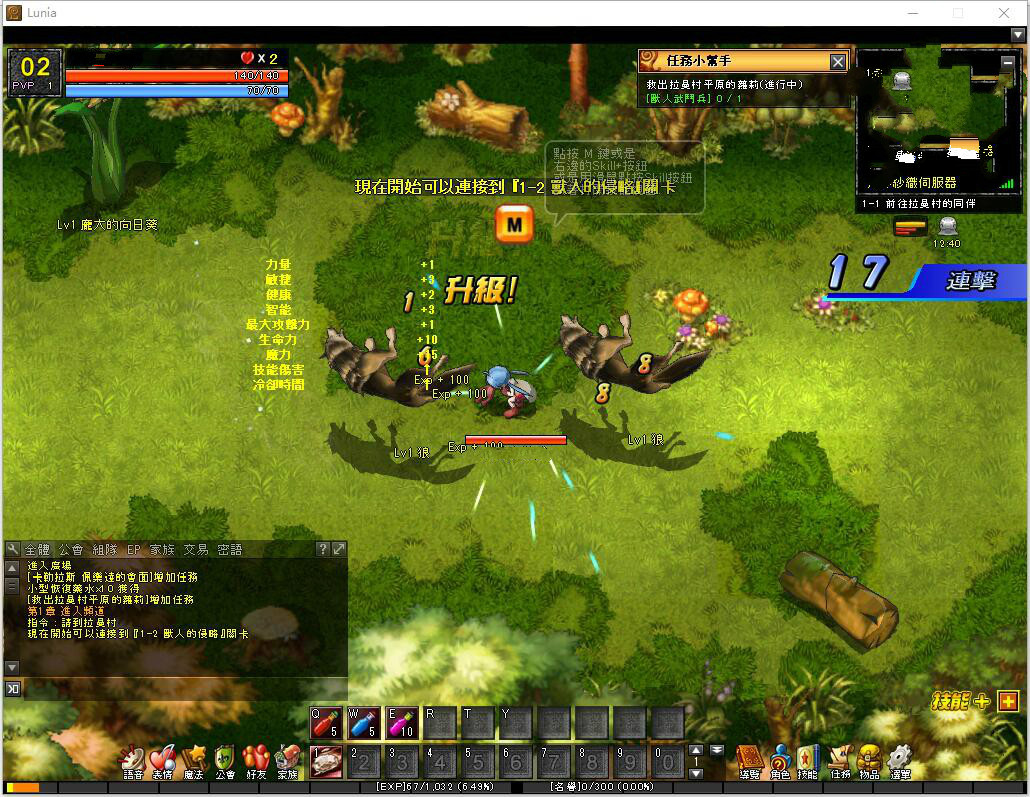Switch chat to the 交易 trade tab
Image resolution: width=1030 pixels, height=797 pixels.
coord(195,550)
